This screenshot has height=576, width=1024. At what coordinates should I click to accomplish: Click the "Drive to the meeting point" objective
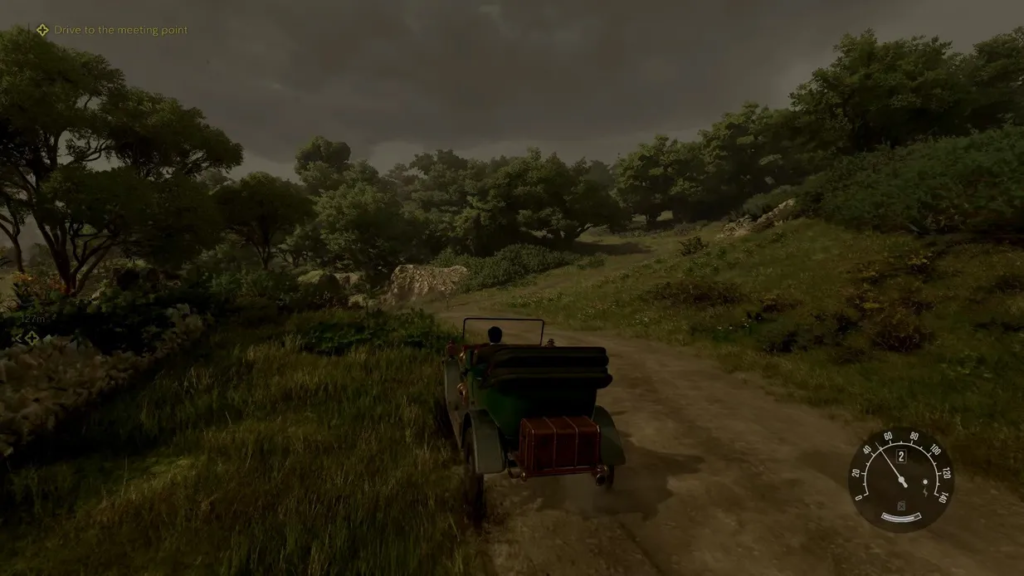tap(111, 30)
